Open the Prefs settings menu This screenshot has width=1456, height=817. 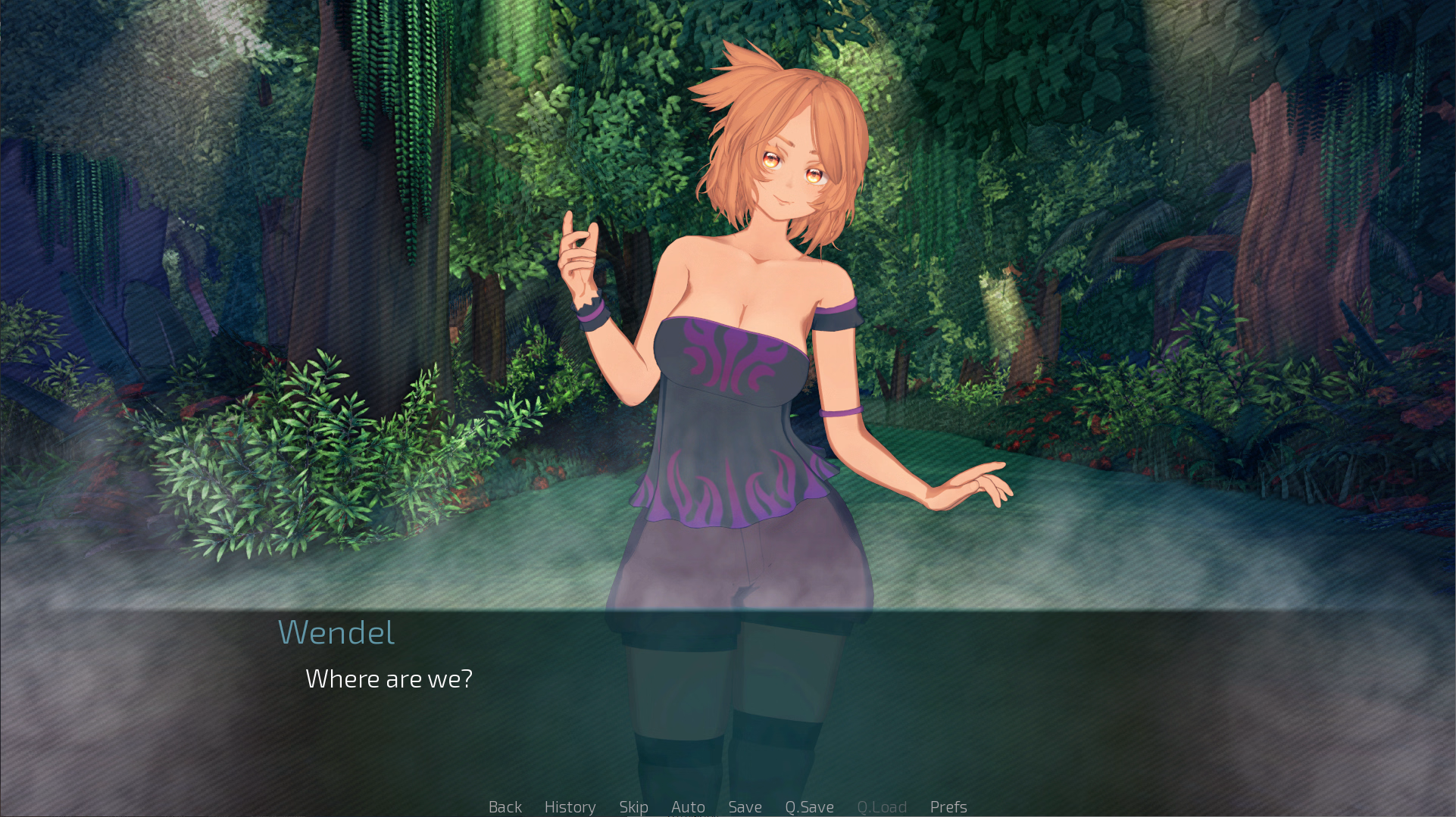948,806
